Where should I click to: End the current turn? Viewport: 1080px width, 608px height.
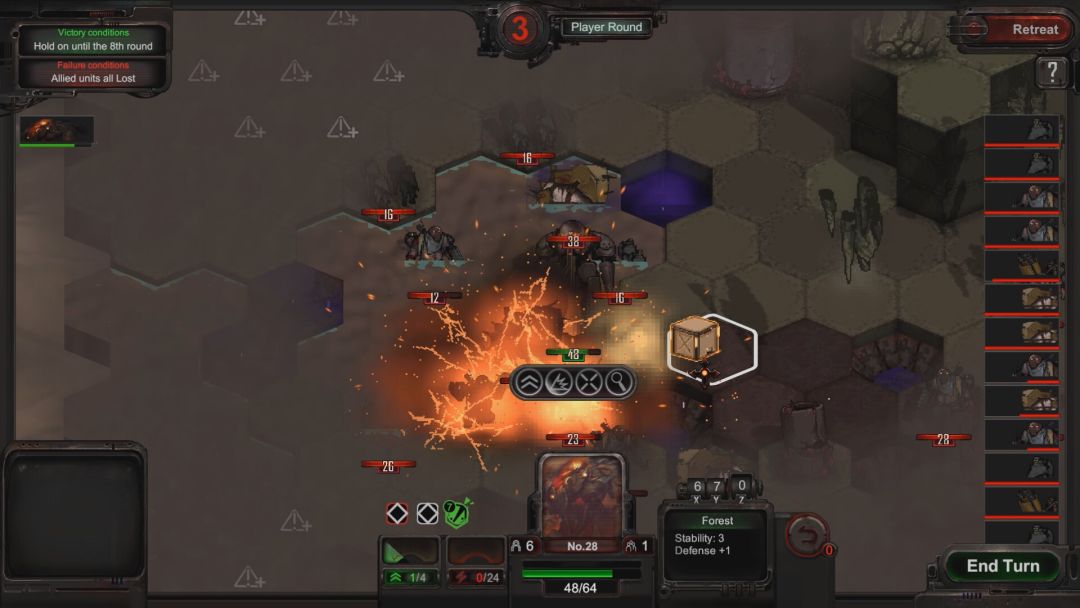(1002, 566)
